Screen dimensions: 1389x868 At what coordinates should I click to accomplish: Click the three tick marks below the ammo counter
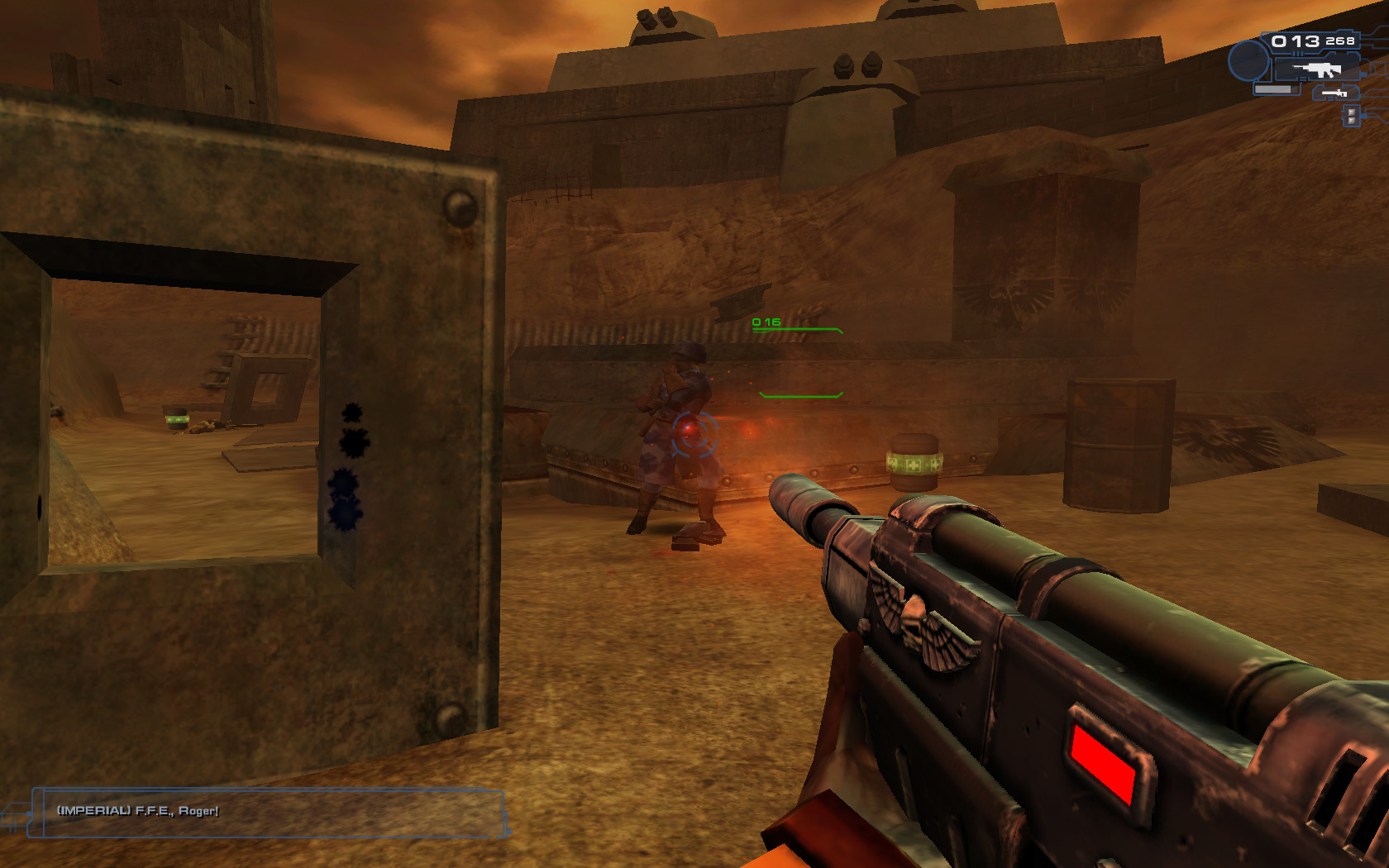tap(1298, 52)
